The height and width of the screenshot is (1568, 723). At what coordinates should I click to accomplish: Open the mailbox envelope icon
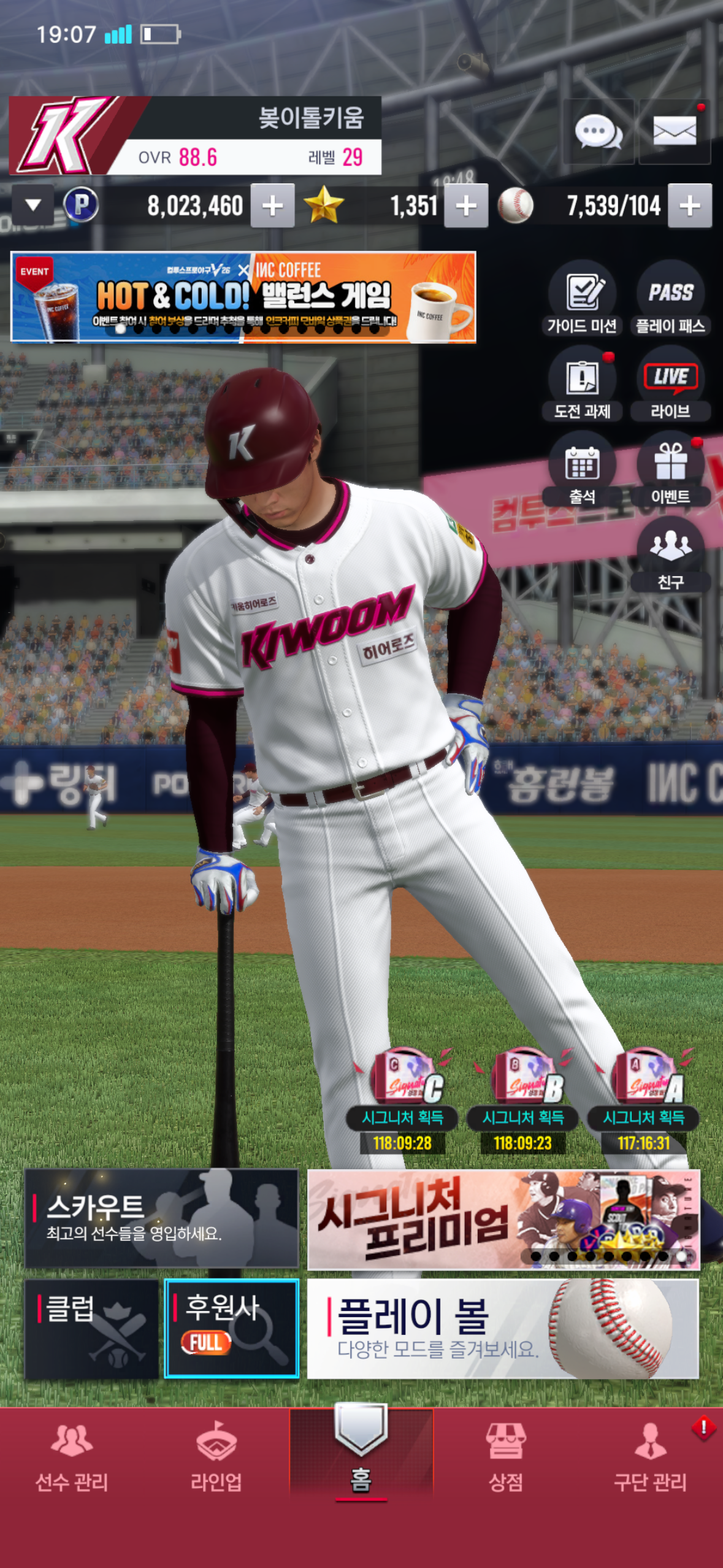tap(675, 131)
